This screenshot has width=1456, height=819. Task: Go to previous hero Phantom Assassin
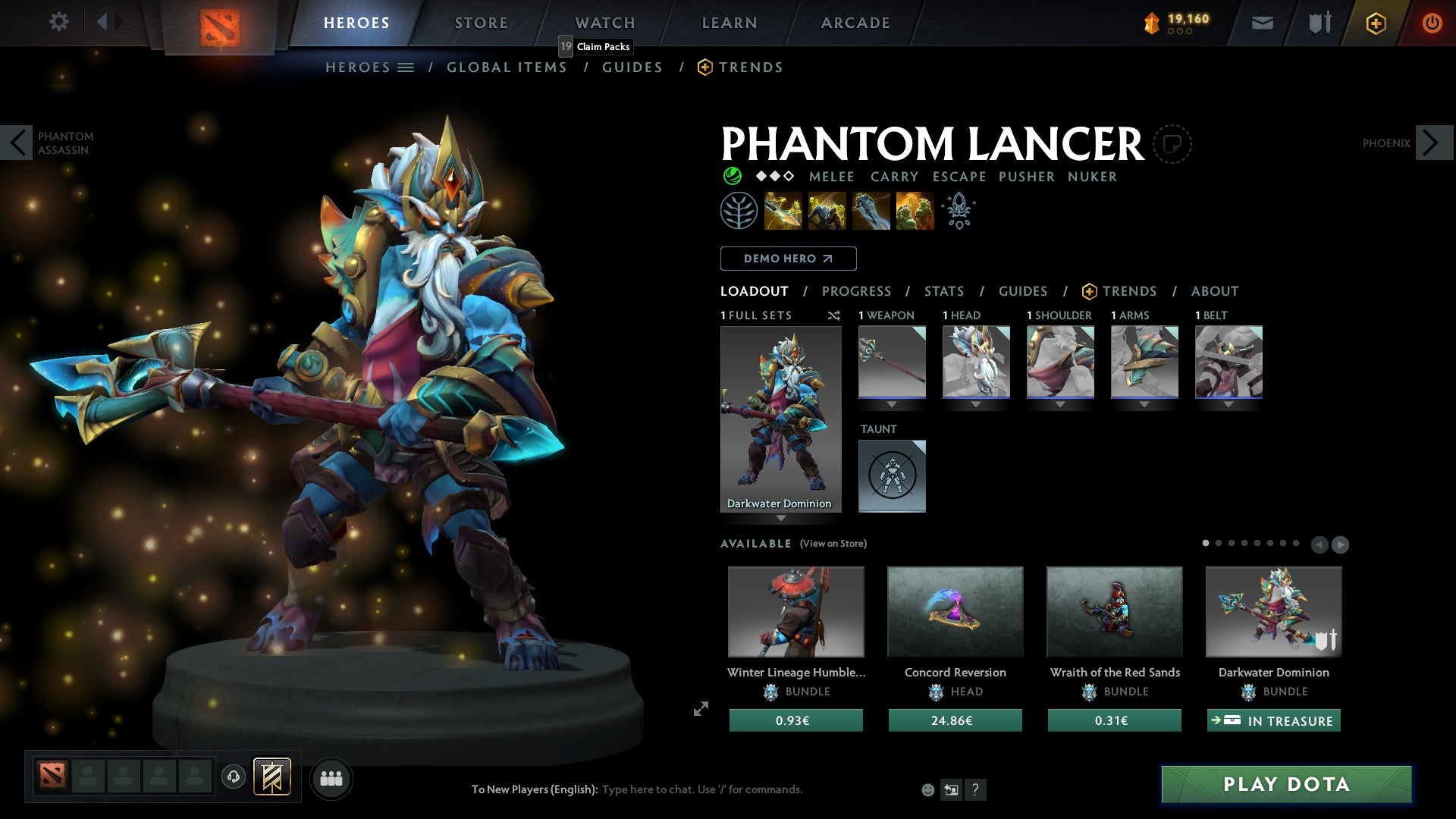pyautogui.click(x=17, y=143)
